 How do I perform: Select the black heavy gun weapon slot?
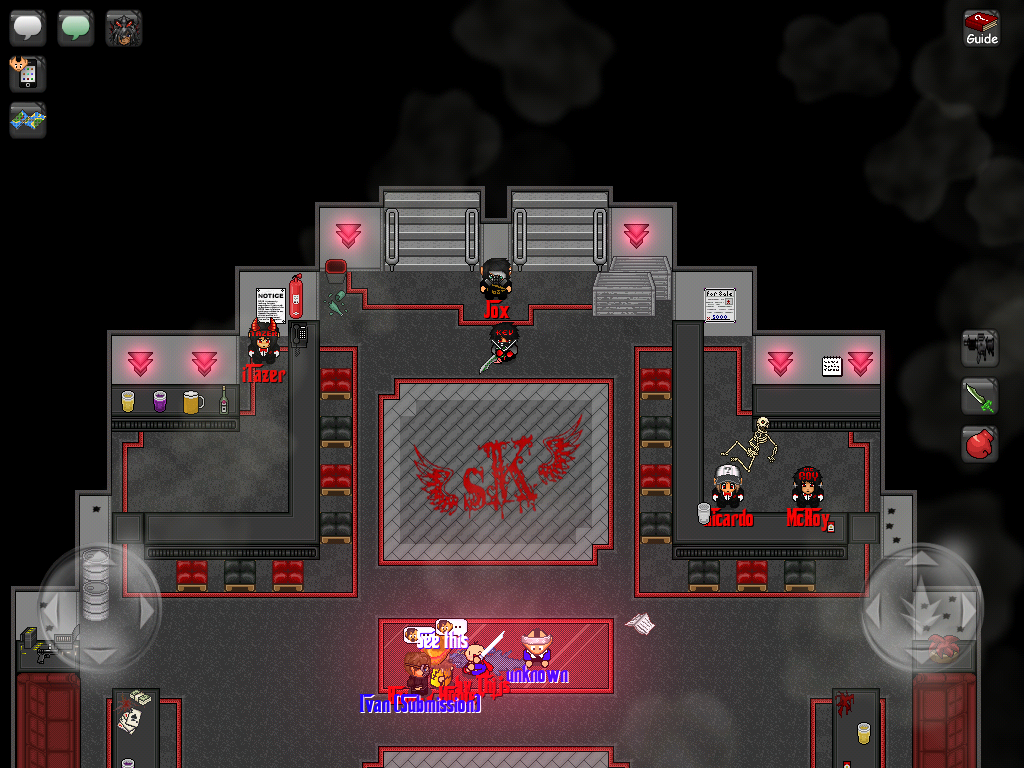(x=980, y=348)
